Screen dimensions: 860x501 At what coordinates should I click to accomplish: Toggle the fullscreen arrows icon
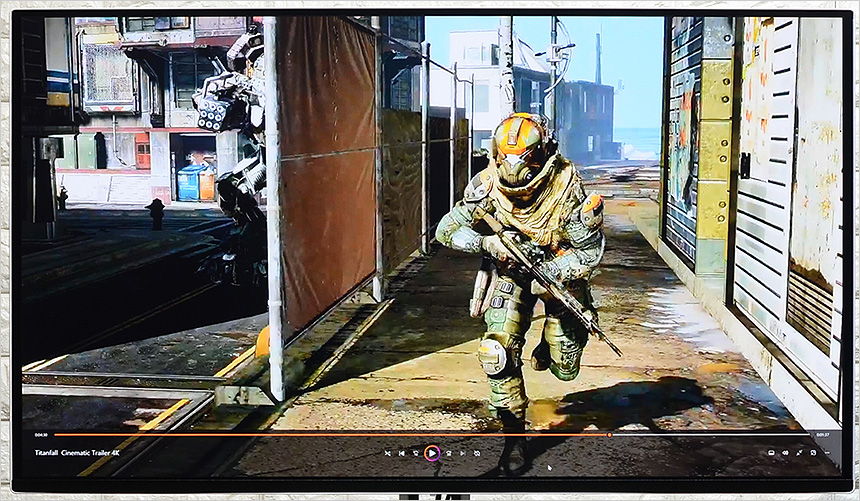[x=800, y=453]
